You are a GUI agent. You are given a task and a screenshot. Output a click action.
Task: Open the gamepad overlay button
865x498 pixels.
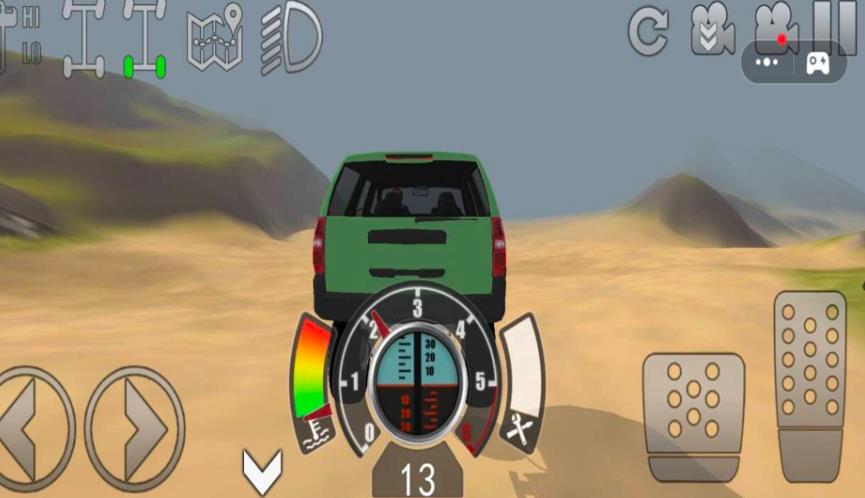pos(818,62)
